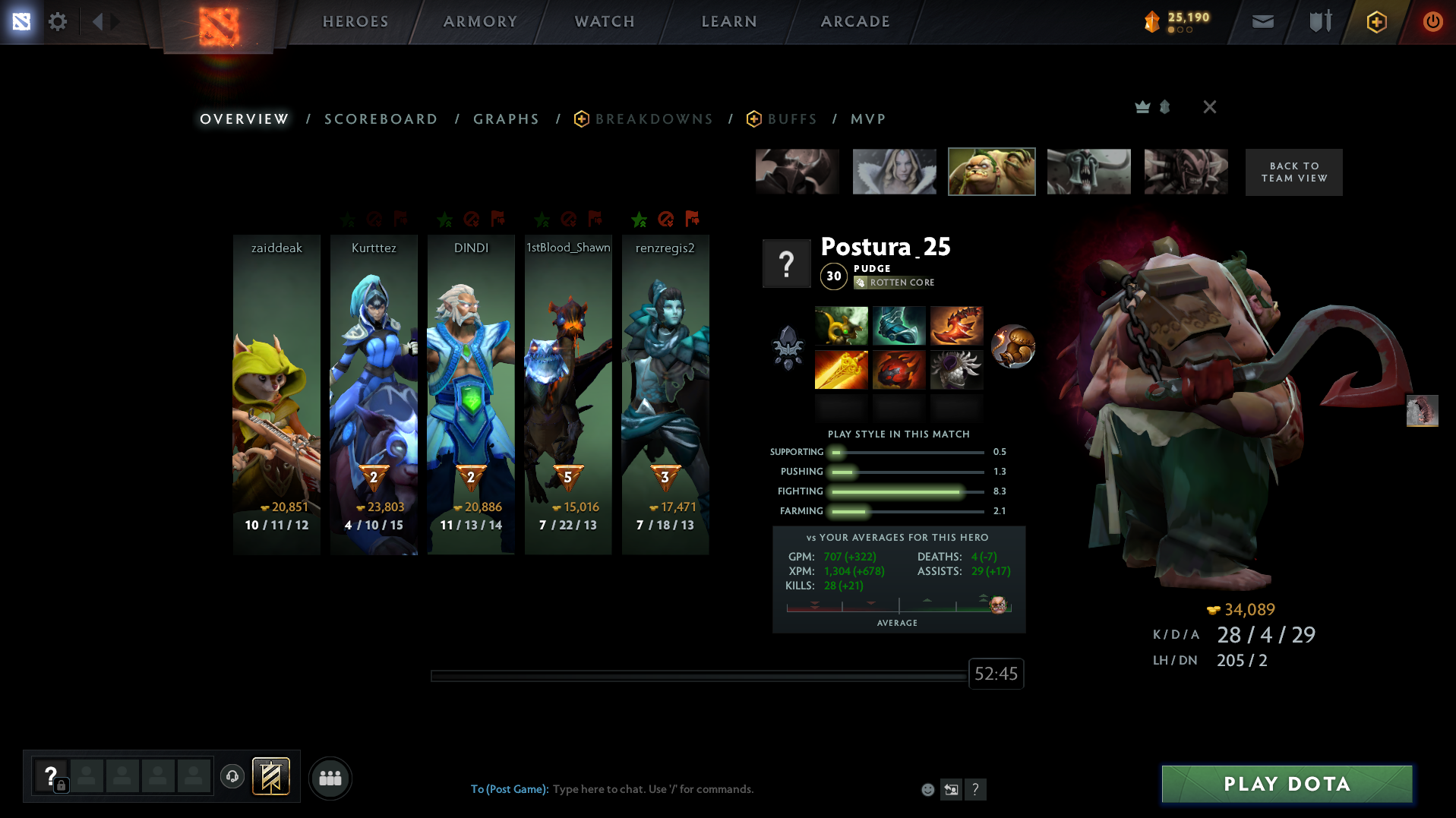Switch to the Scoreboard tab
1456x818 pixels.
point(381,119)
